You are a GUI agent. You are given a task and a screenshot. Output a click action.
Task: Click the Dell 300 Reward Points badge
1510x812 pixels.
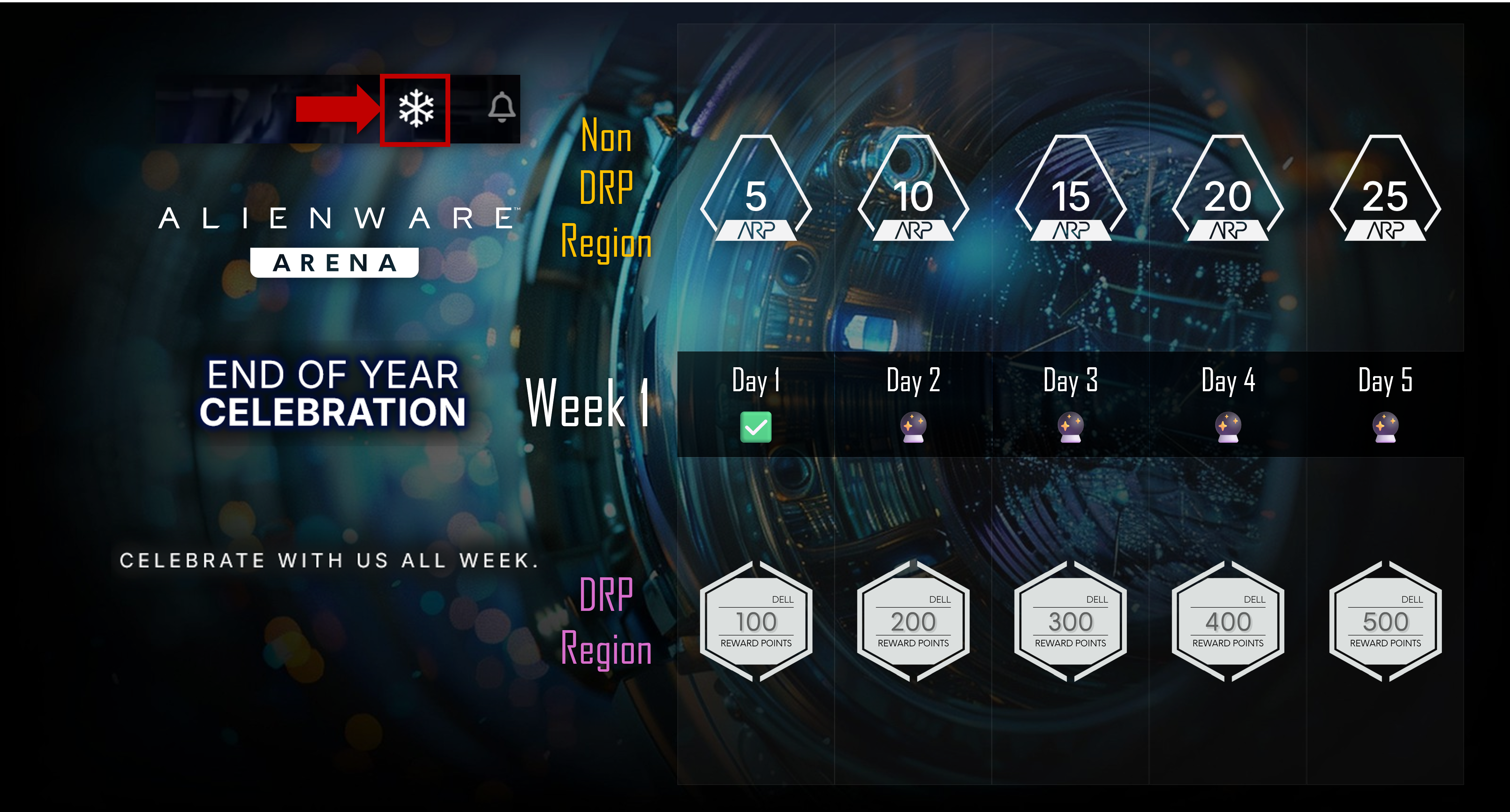click(x=1070, y=622)
